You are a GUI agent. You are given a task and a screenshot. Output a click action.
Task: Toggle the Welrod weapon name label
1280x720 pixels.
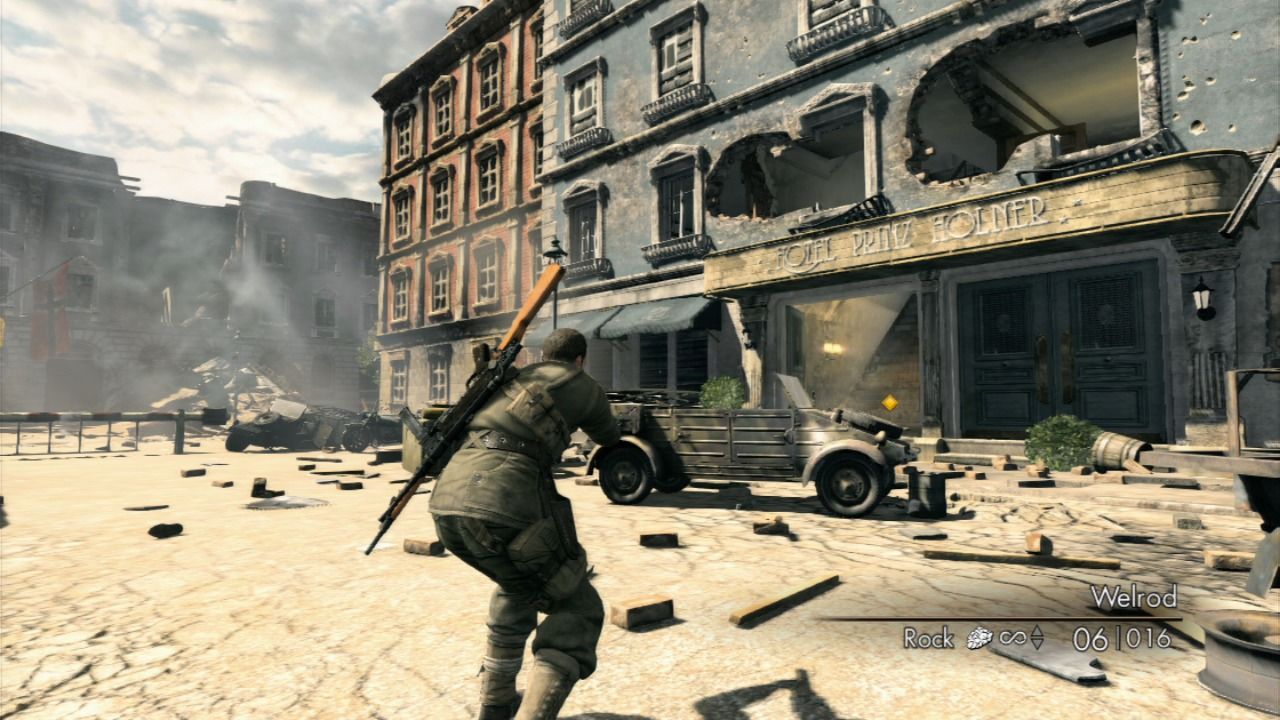tap(1135, 598)
